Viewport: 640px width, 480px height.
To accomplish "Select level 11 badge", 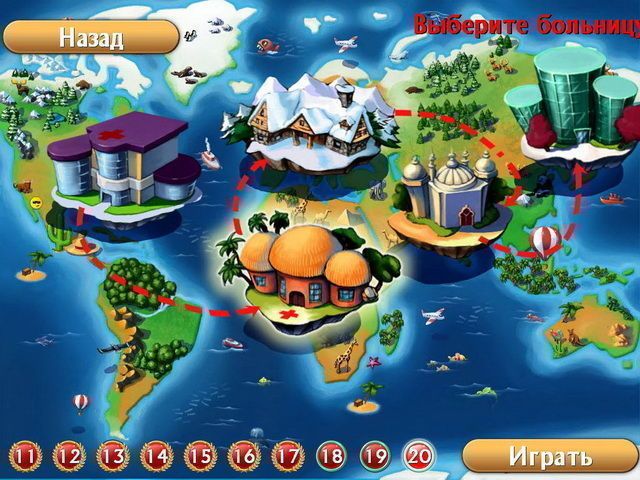I will (x=25, y=457).
